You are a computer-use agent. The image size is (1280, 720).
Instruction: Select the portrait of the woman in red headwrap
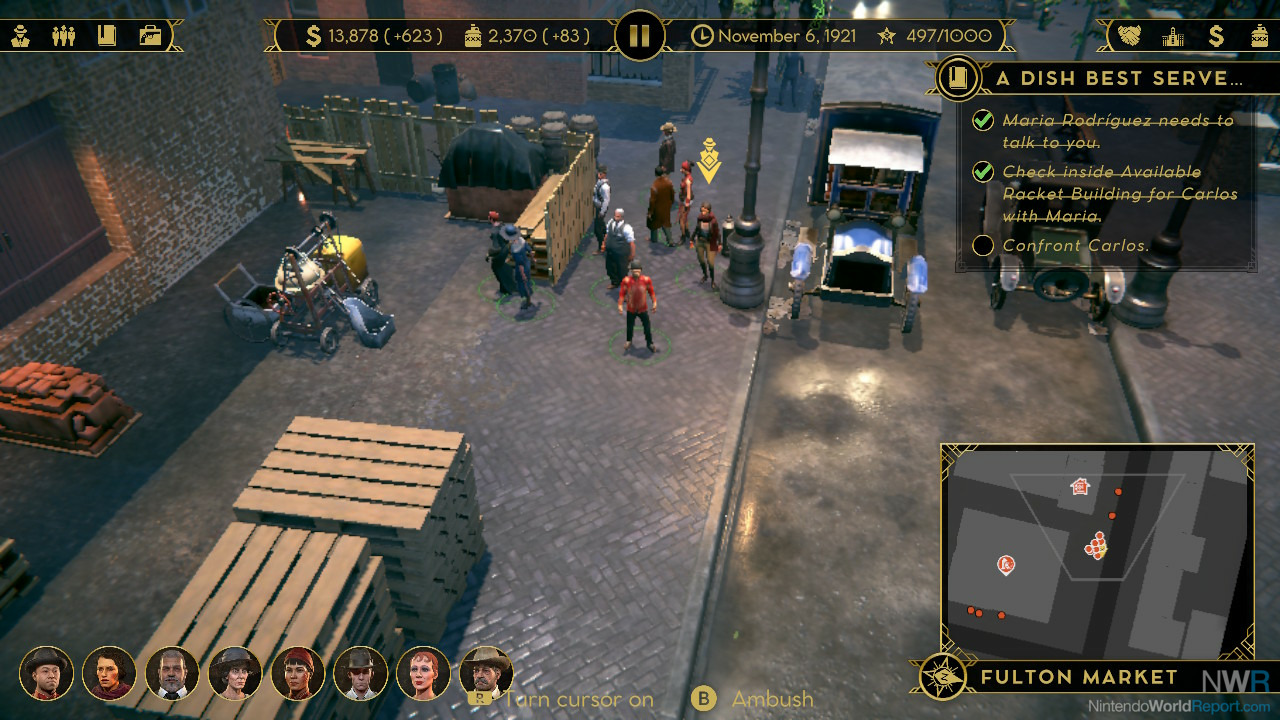tap(298, 673)
